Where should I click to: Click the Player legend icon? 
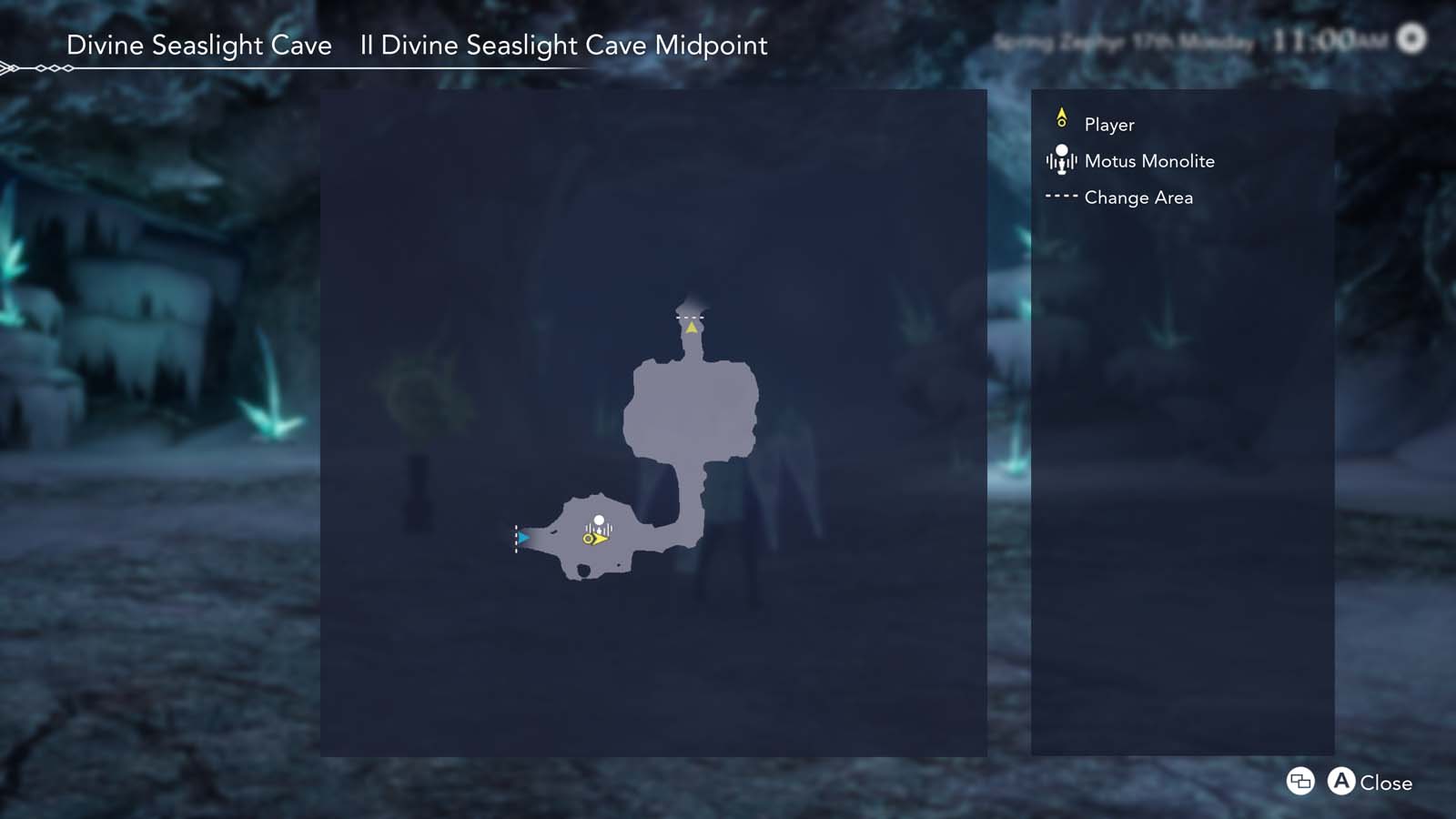pos(1062,117)
